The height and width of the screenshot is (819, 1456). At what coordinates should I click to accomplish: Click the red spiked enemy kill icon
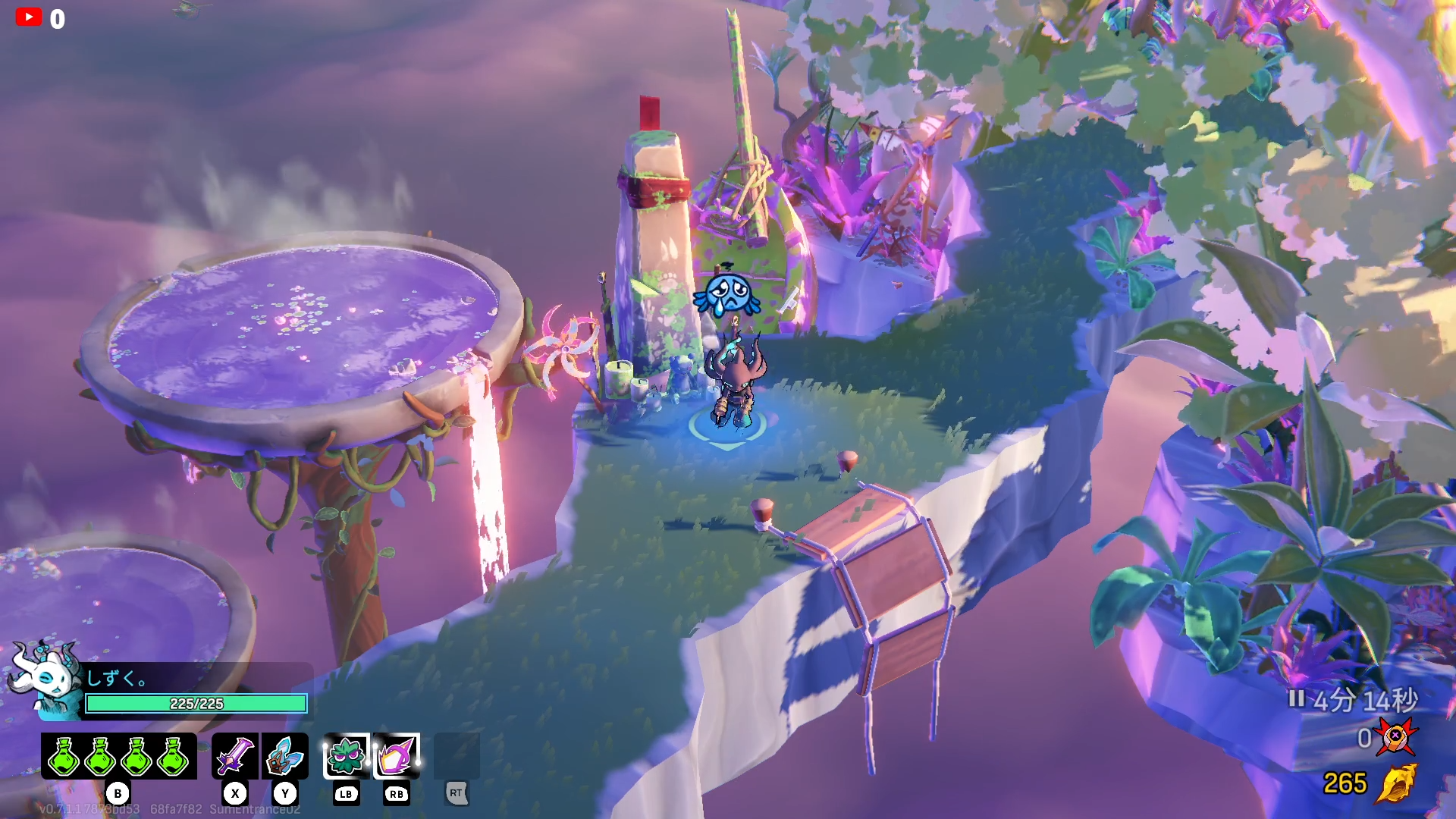pyautogui.click(x=1396, y=737)
